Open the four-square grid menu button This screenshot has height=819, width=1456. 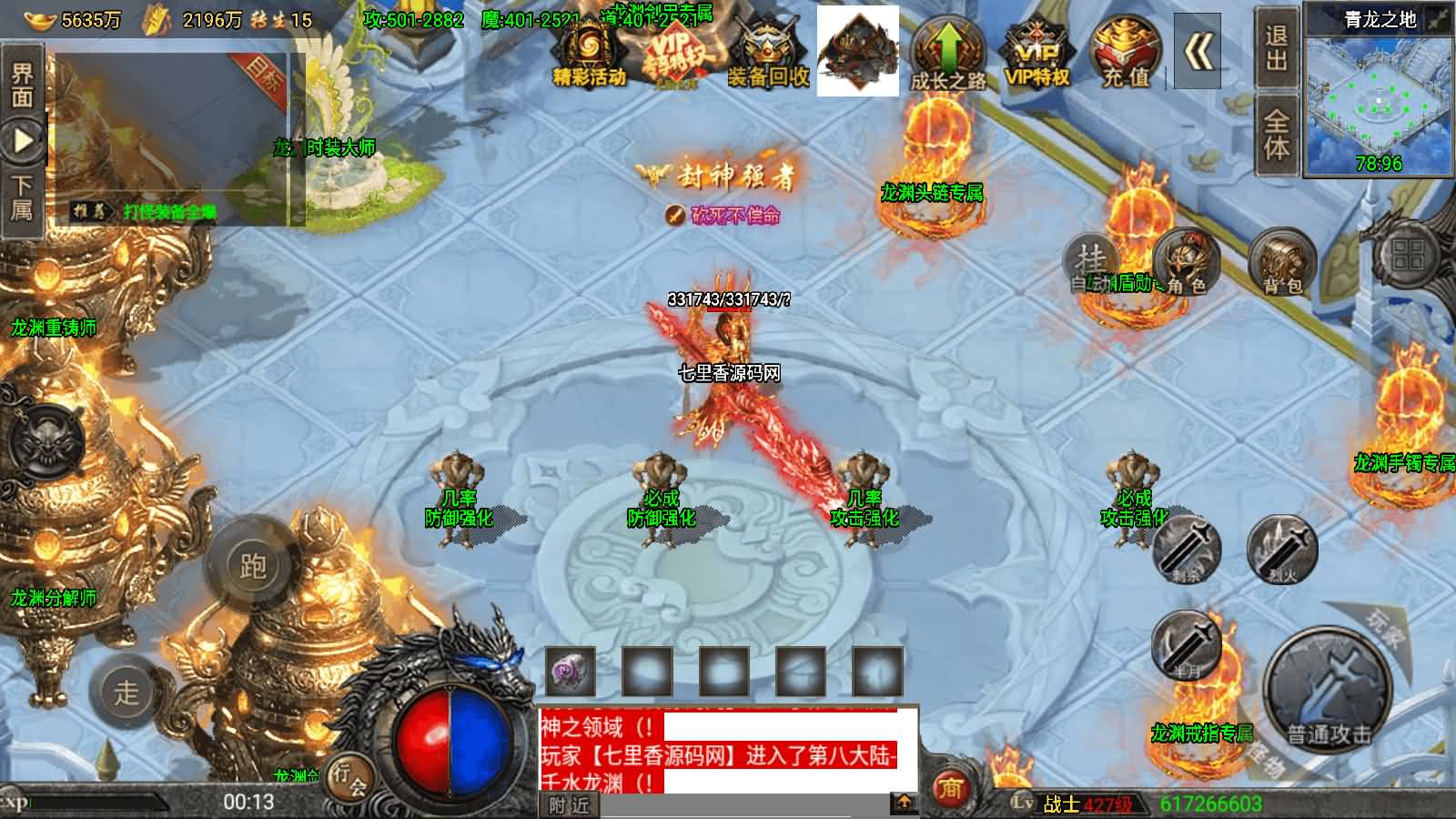click(x=1406, y=255)
